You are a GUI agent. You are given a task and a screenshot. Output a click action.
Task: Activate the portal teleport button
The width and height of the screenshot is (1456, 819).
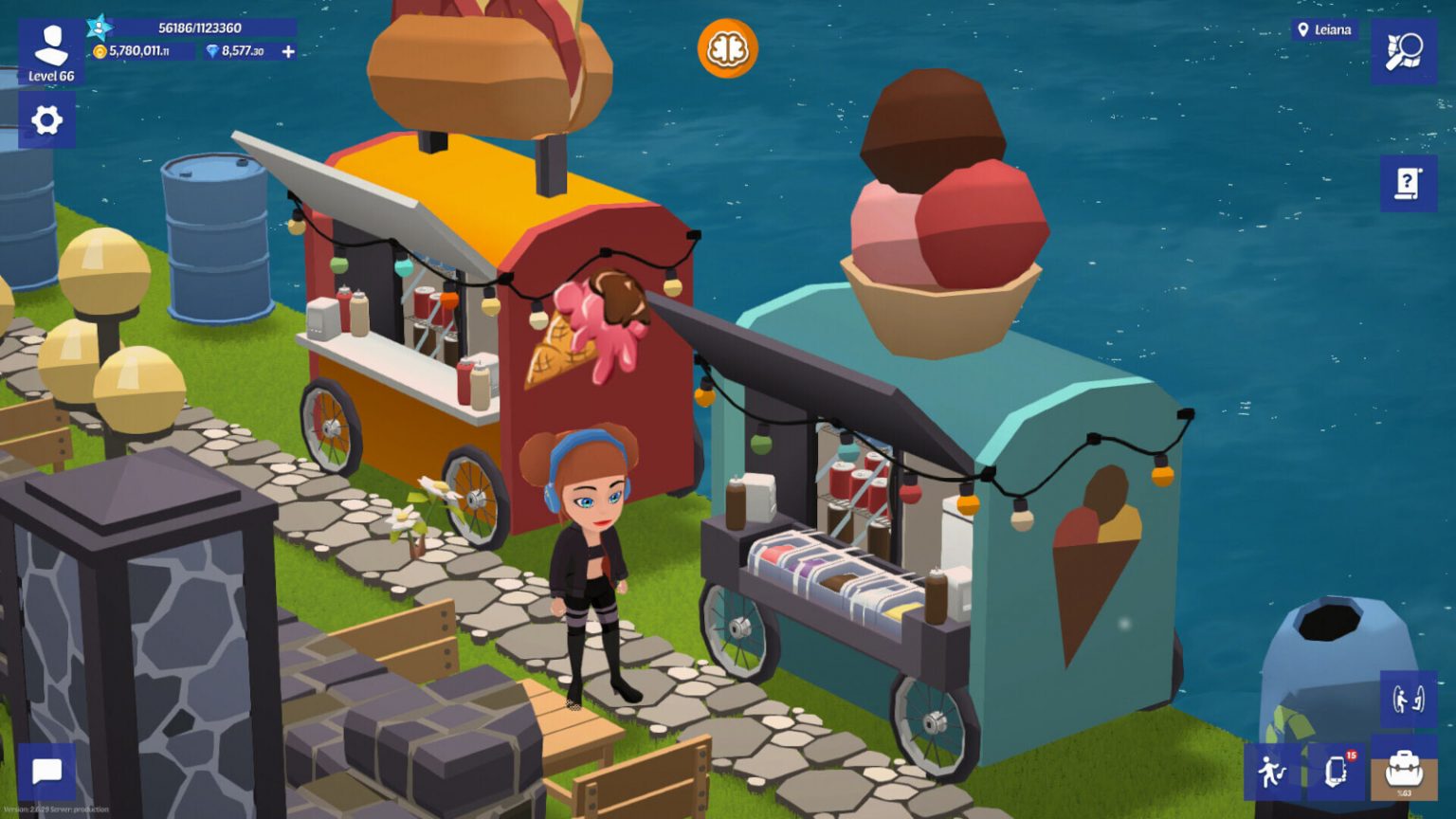(x=1408, y=700)
